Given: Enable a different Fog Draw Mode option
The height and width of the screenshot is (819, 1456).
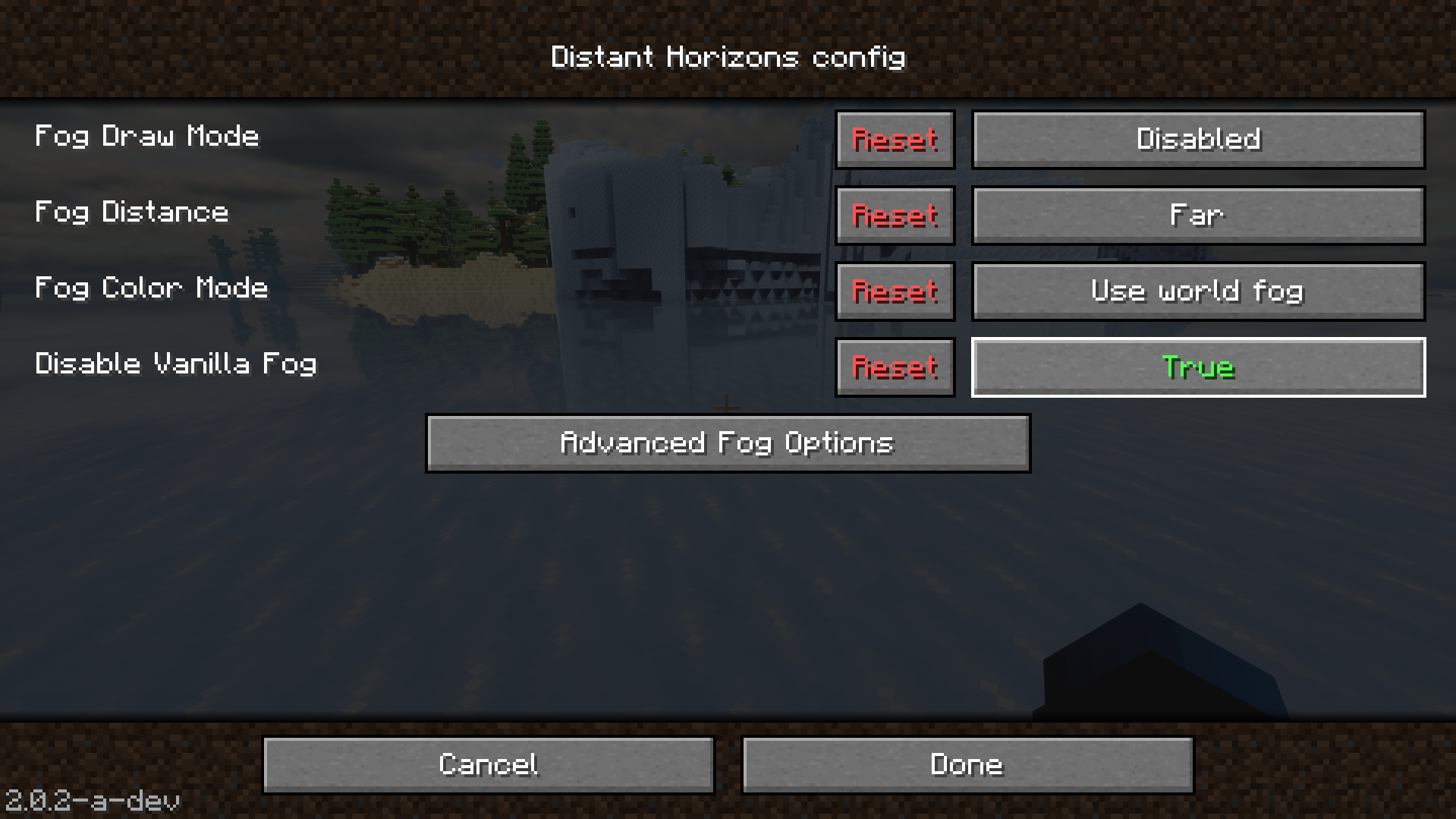Looking at the screenshot, I should [1197, 140].
